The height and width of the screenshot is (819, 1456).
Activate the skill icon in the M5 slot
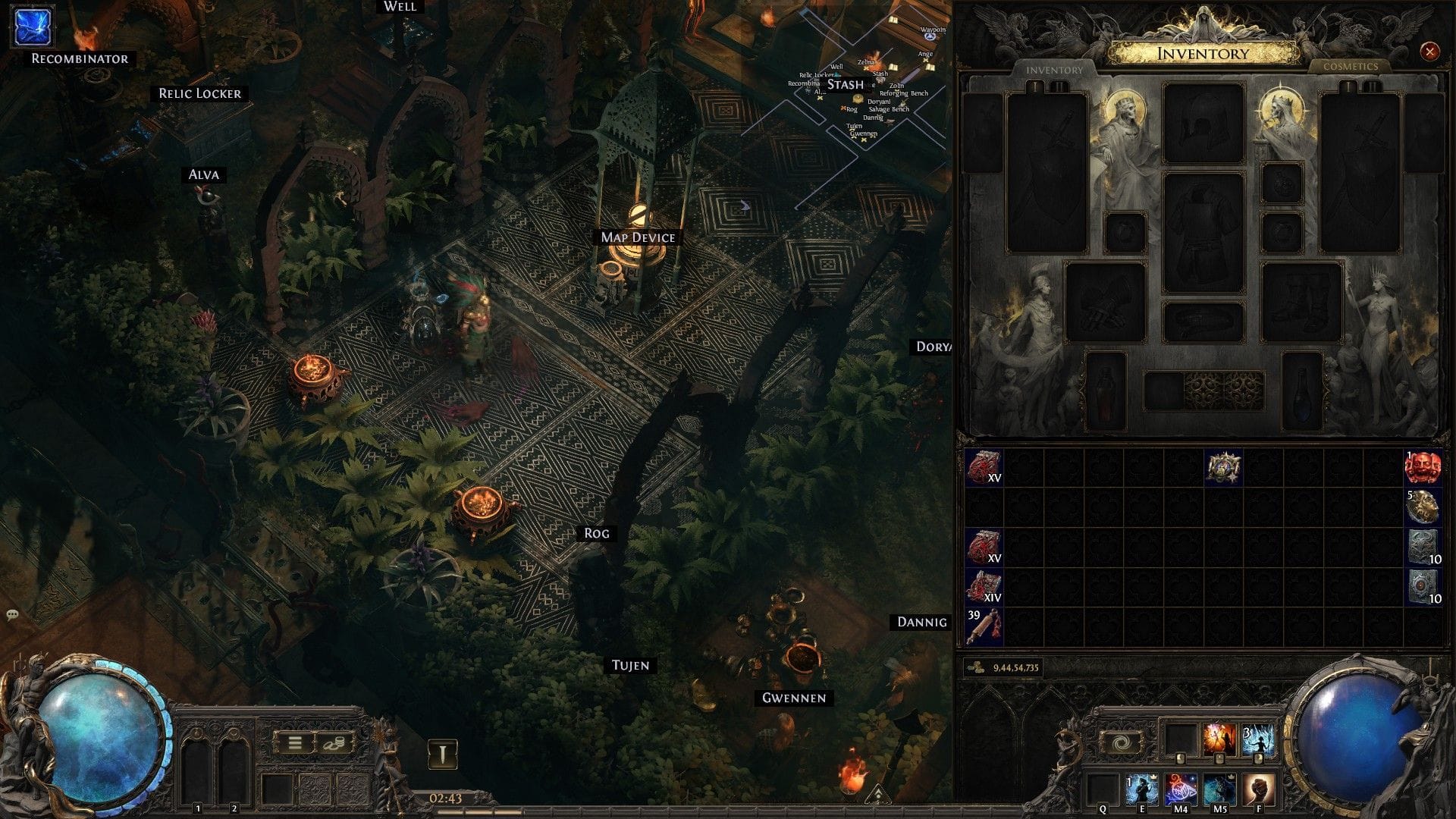pos(1221,789)
